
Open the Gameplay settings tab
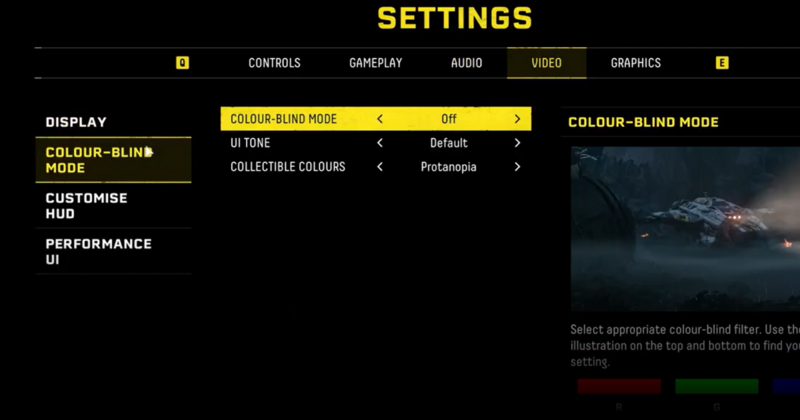tap(375, 63)
